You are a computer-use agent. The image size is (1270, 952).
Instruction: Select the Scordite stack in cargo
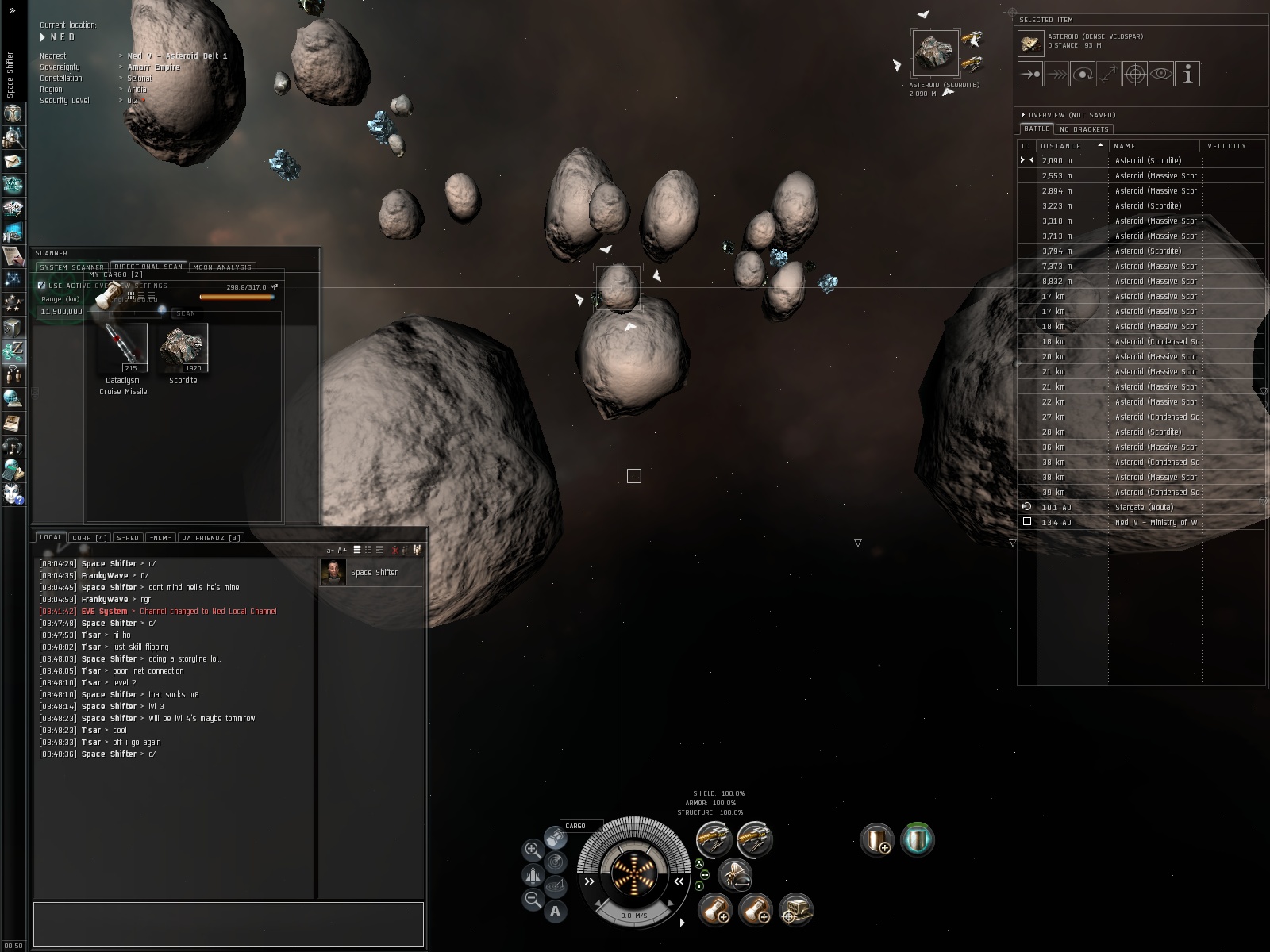tap(183, 347)
